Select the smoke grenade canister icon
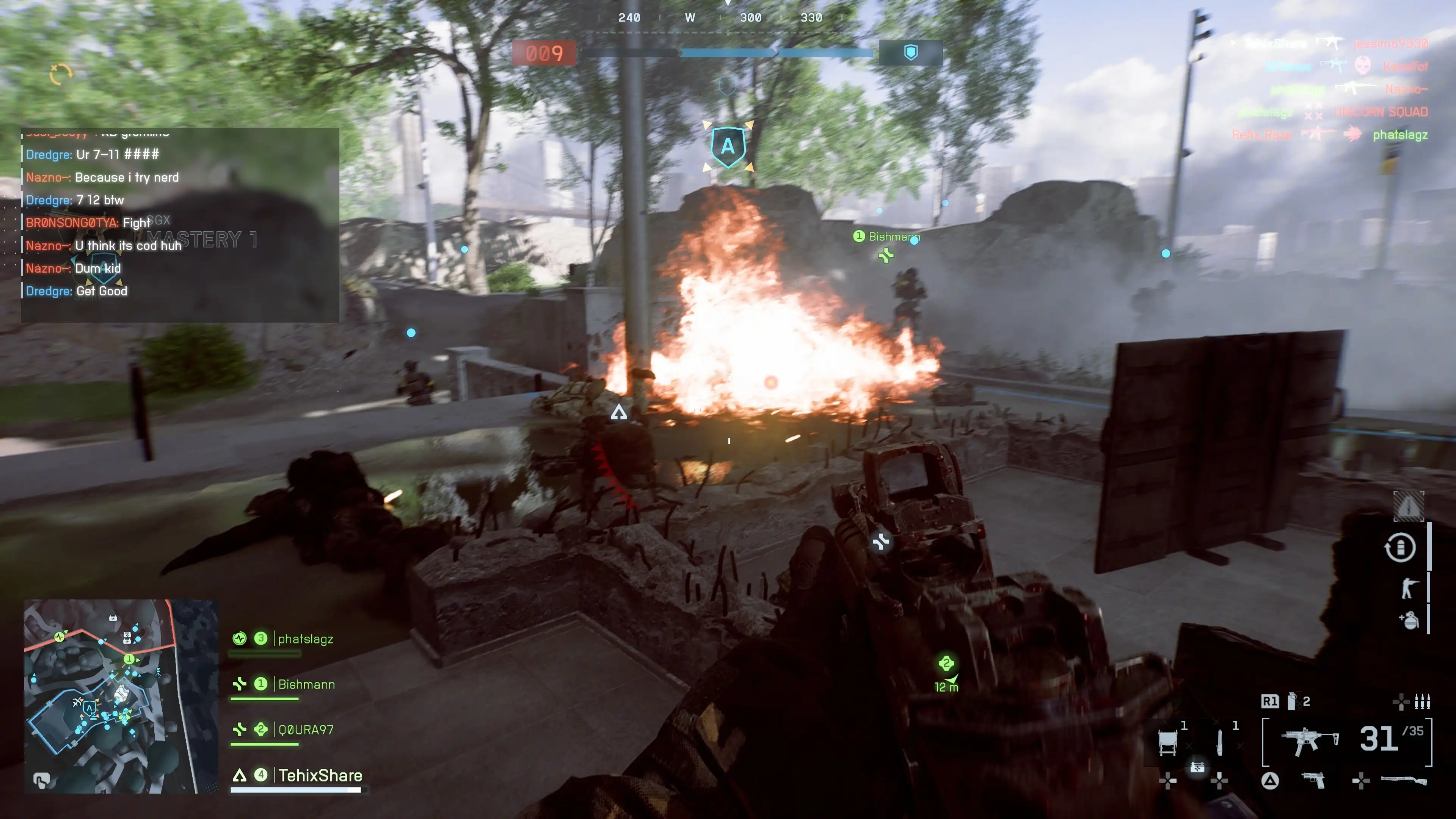This screenshot has width=1456, height=819. [1291, 701]
